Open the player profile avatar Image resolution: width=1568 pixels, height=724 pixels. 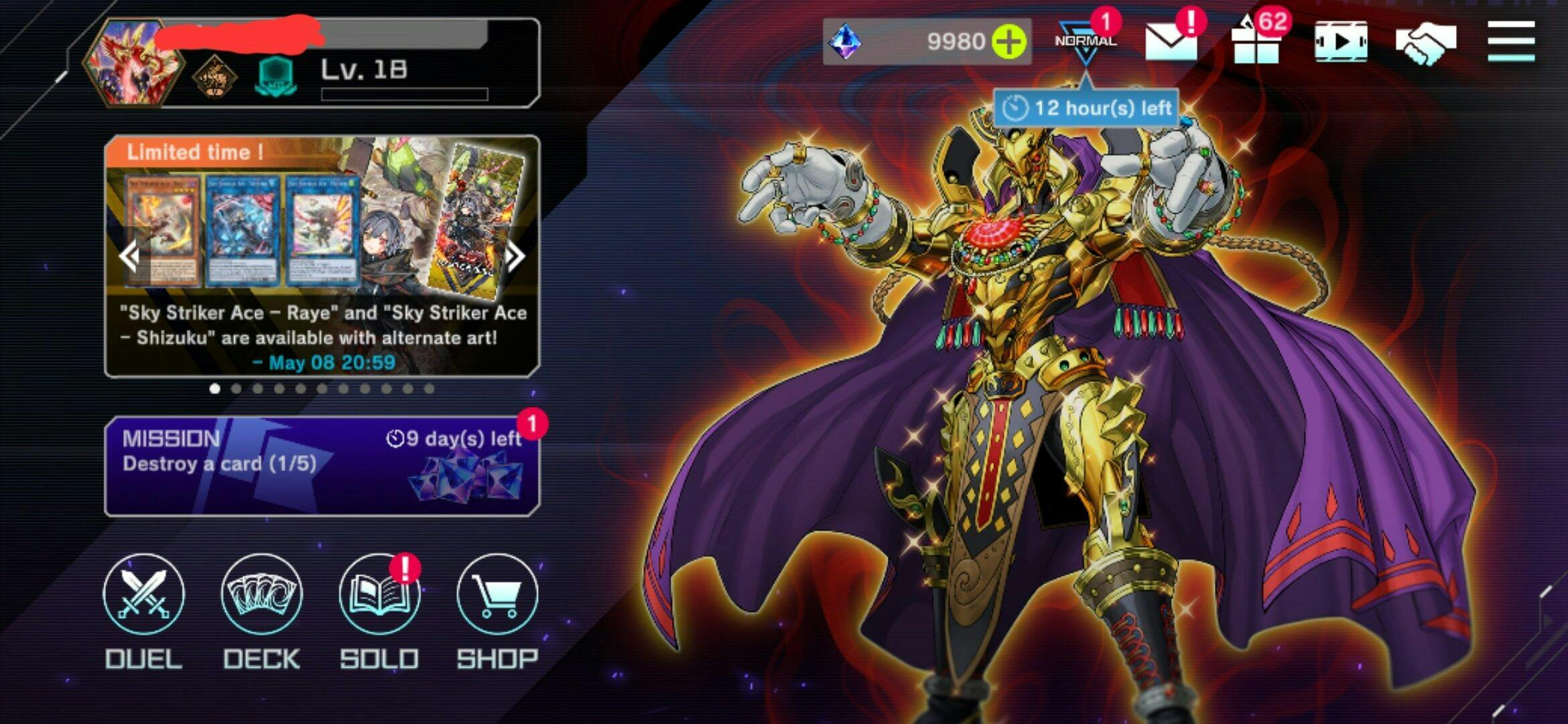click(x=133, y=63)
